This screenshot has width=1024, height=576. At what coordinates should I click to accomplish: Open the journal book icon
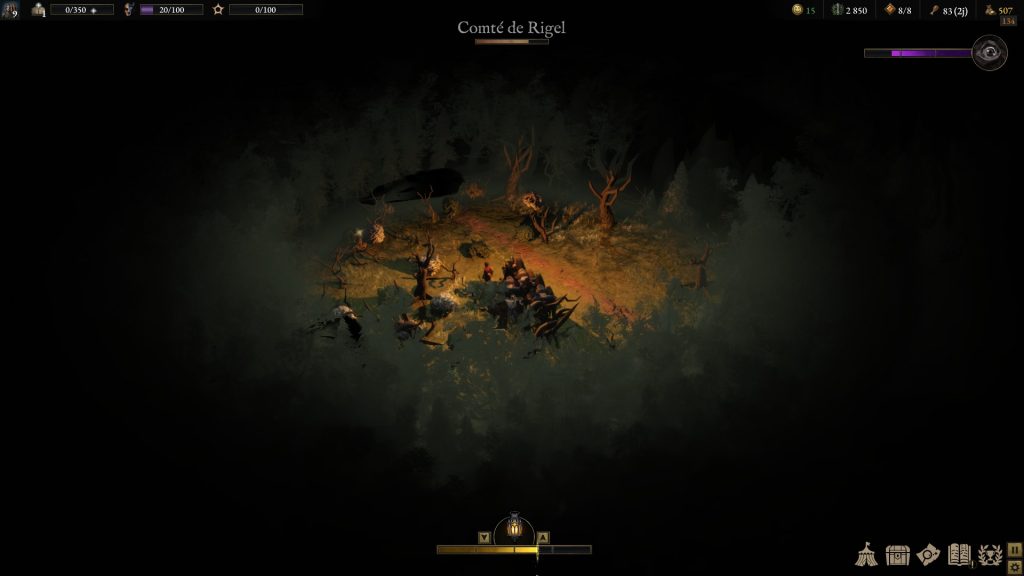959,555
